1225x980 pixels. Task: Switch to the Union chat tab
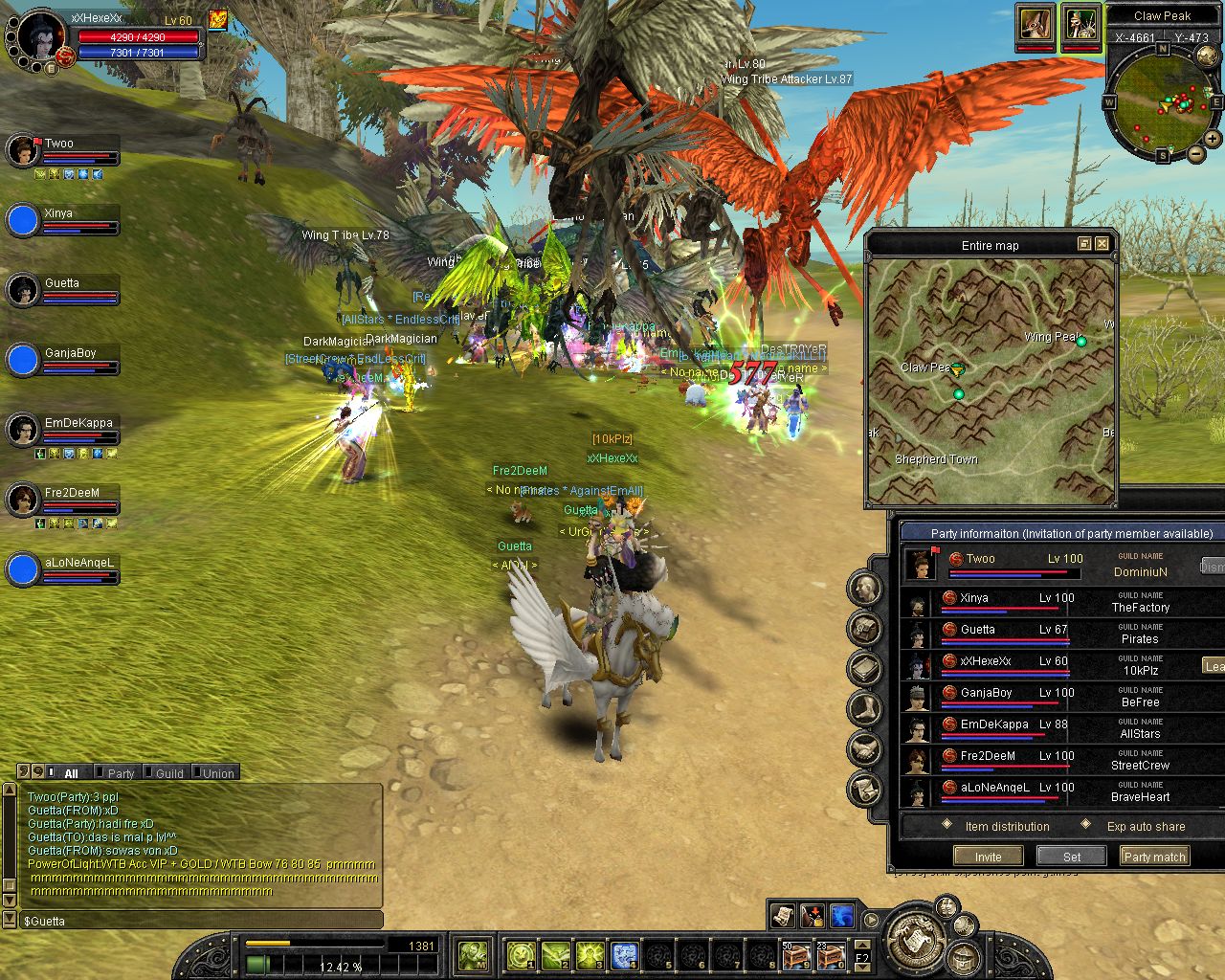coord(217,773)
